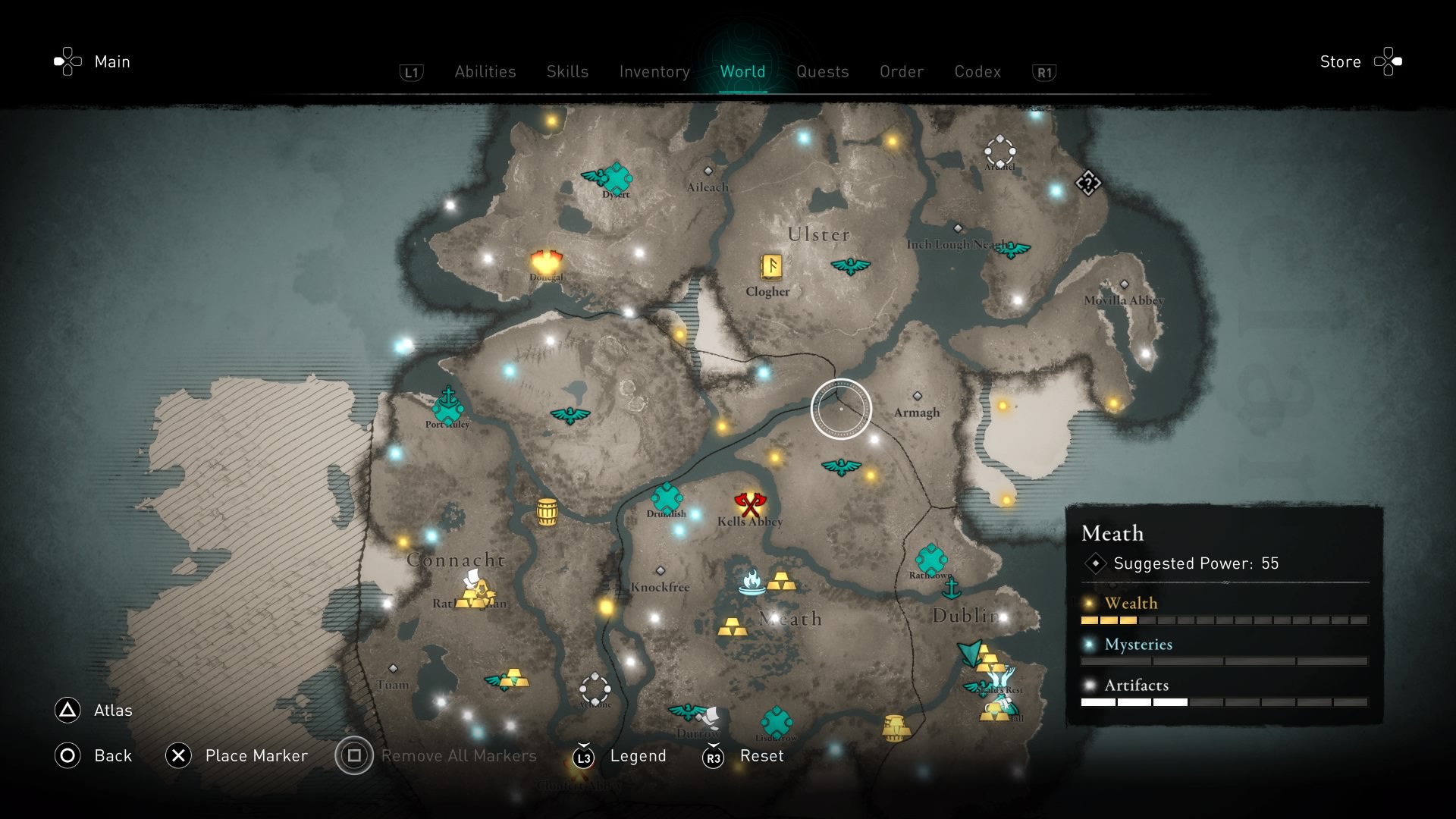The image size is (1456, 819).
Task: Click the yellow book marker at Clogher
Action: tap(771, 266)
